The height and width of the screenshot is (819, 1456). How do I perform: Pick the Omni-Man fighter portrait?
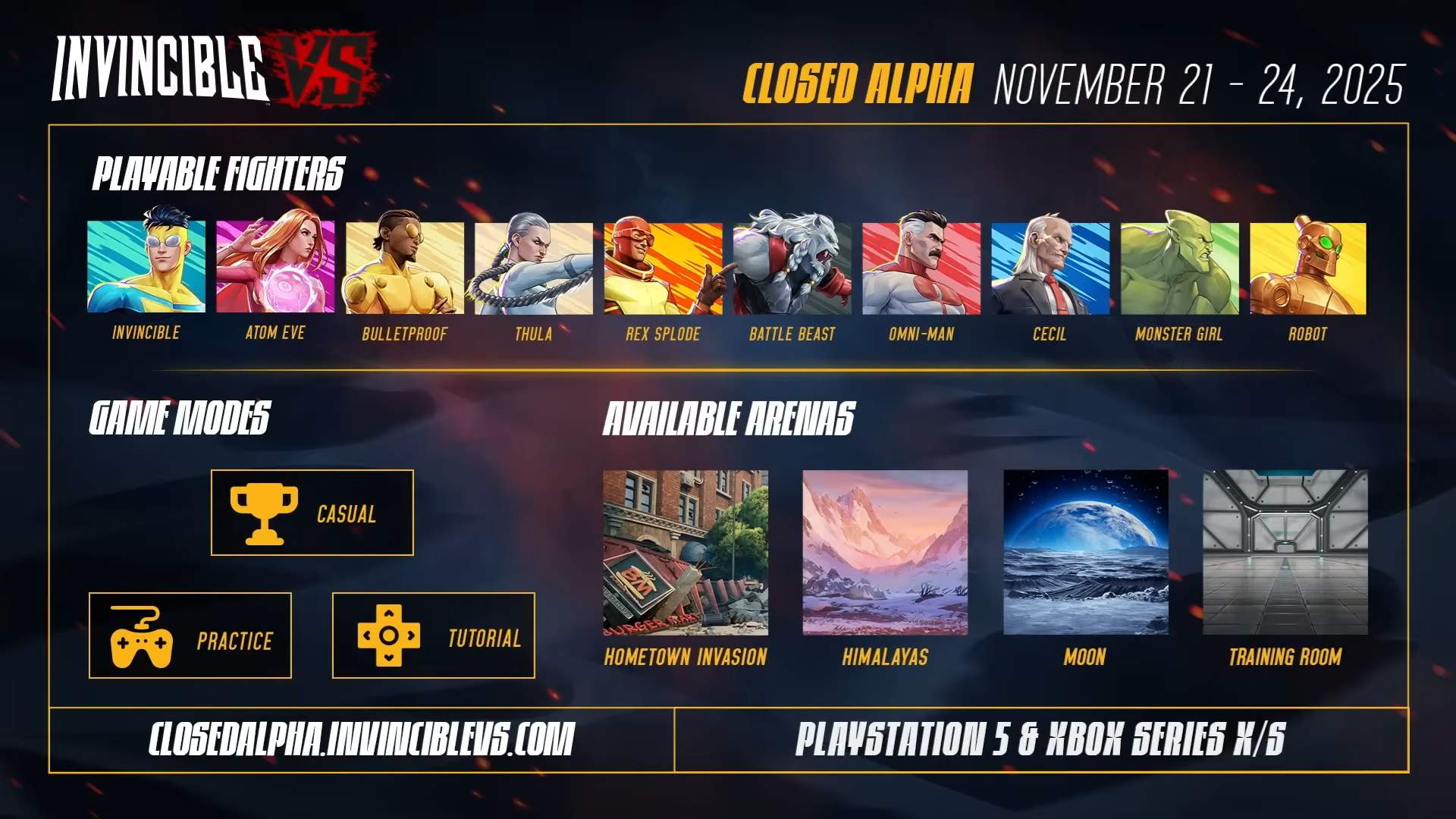click(921, 267)
